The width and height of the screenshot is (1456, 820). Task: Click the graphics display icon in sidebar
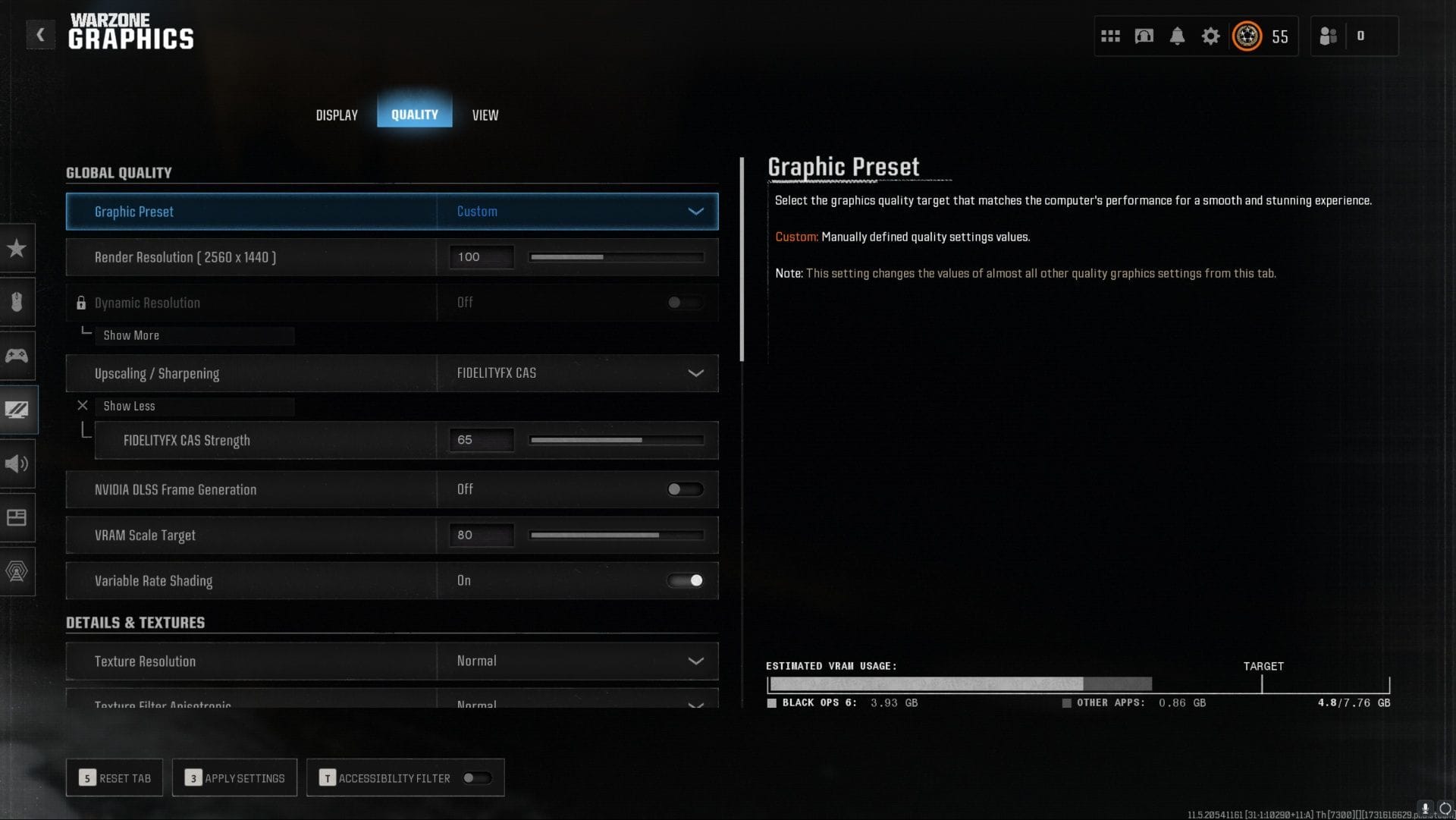pyautogui.click(x=16, y=410)
